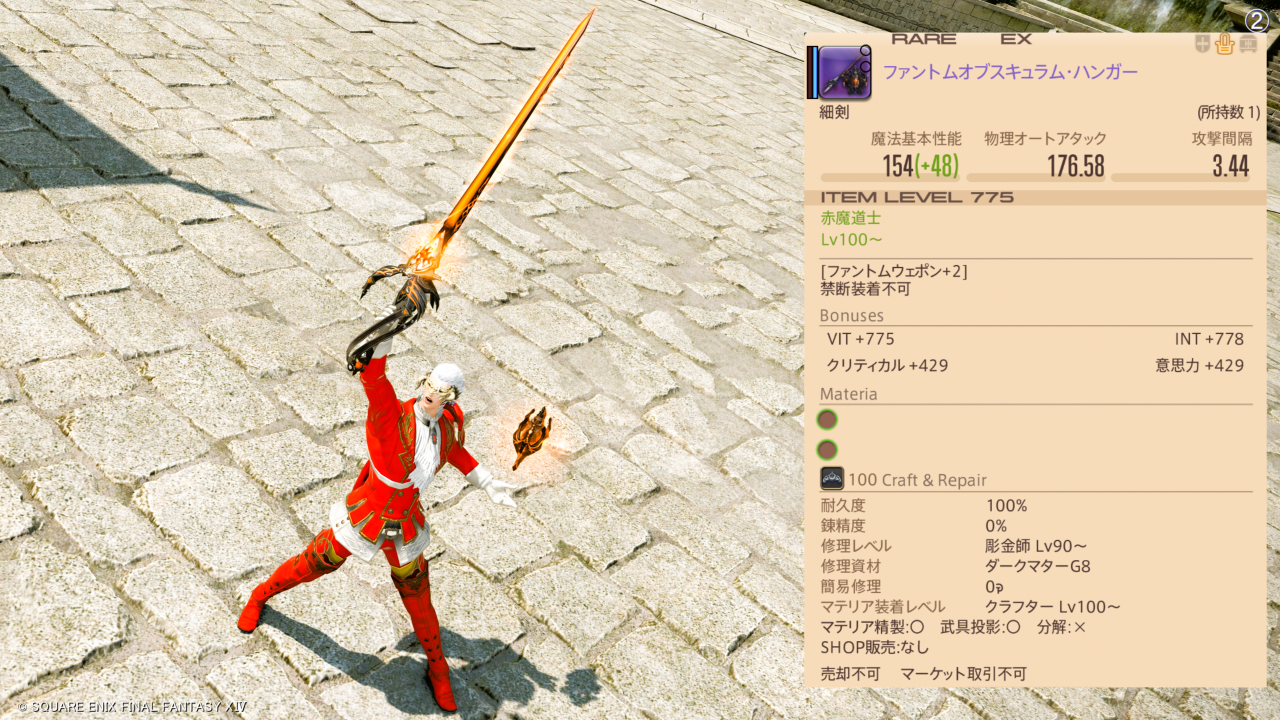The width and height of the screenshot is (1280, 720).
Task: Click the Phantom Obscurum rapier item icon
Action: (845, 72)
